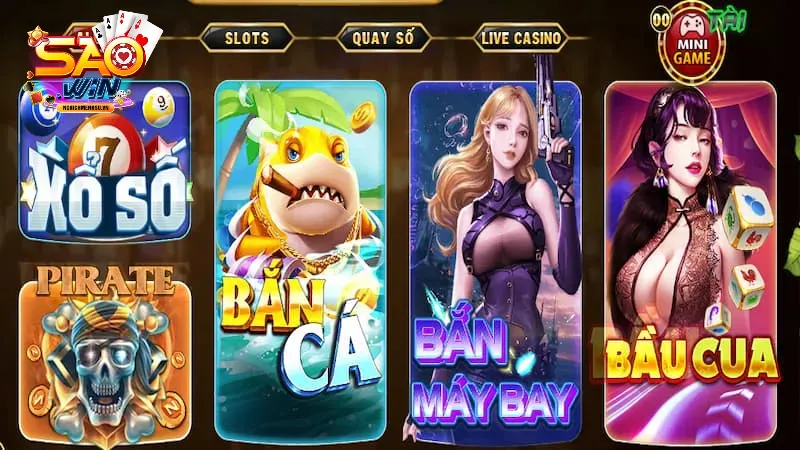The height and width of the screenshot is (450, 800).
Task: Open the Quay Số category tab
Action: click(x=383, y=38)
